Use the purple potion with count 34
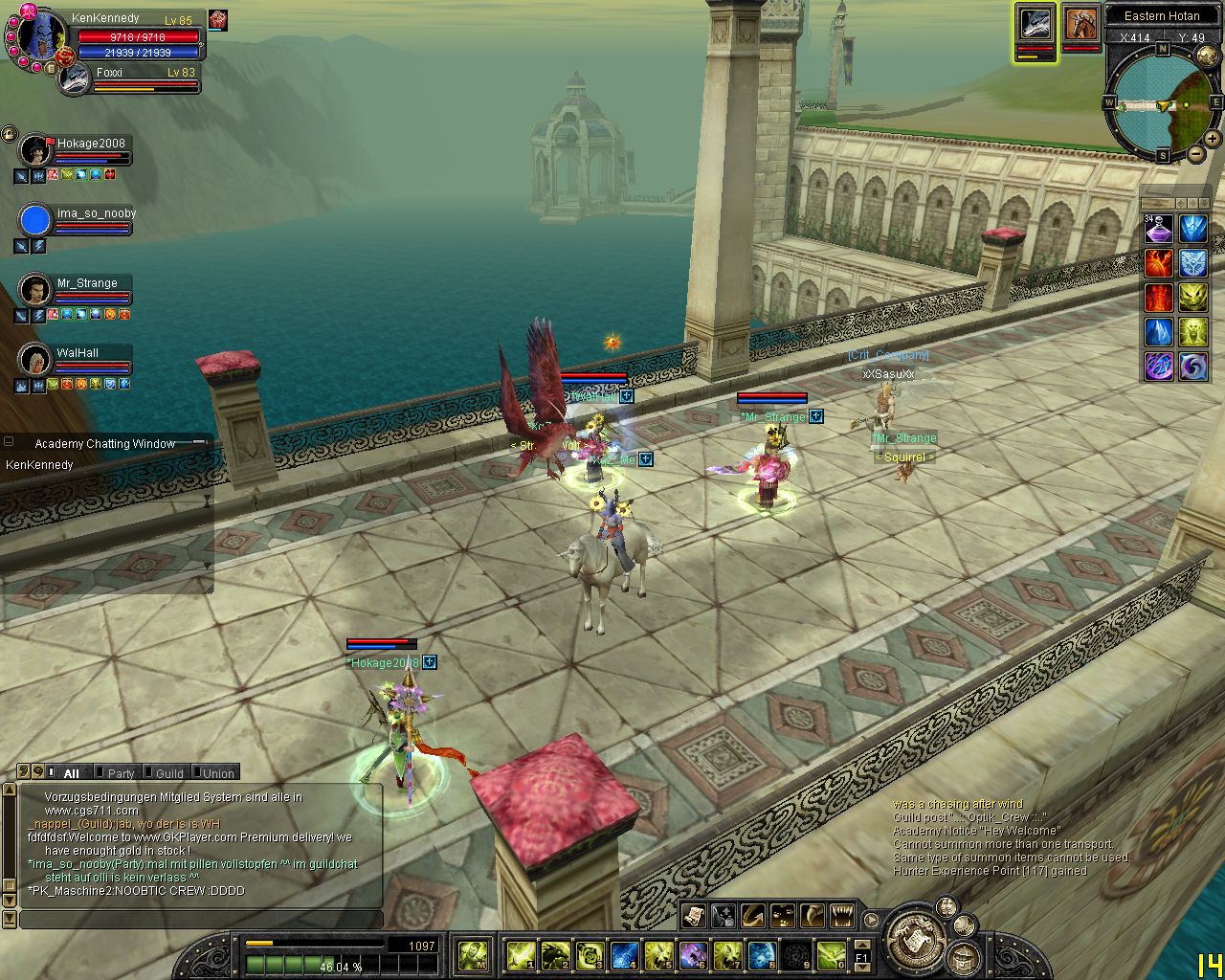 pos(1159,229)
